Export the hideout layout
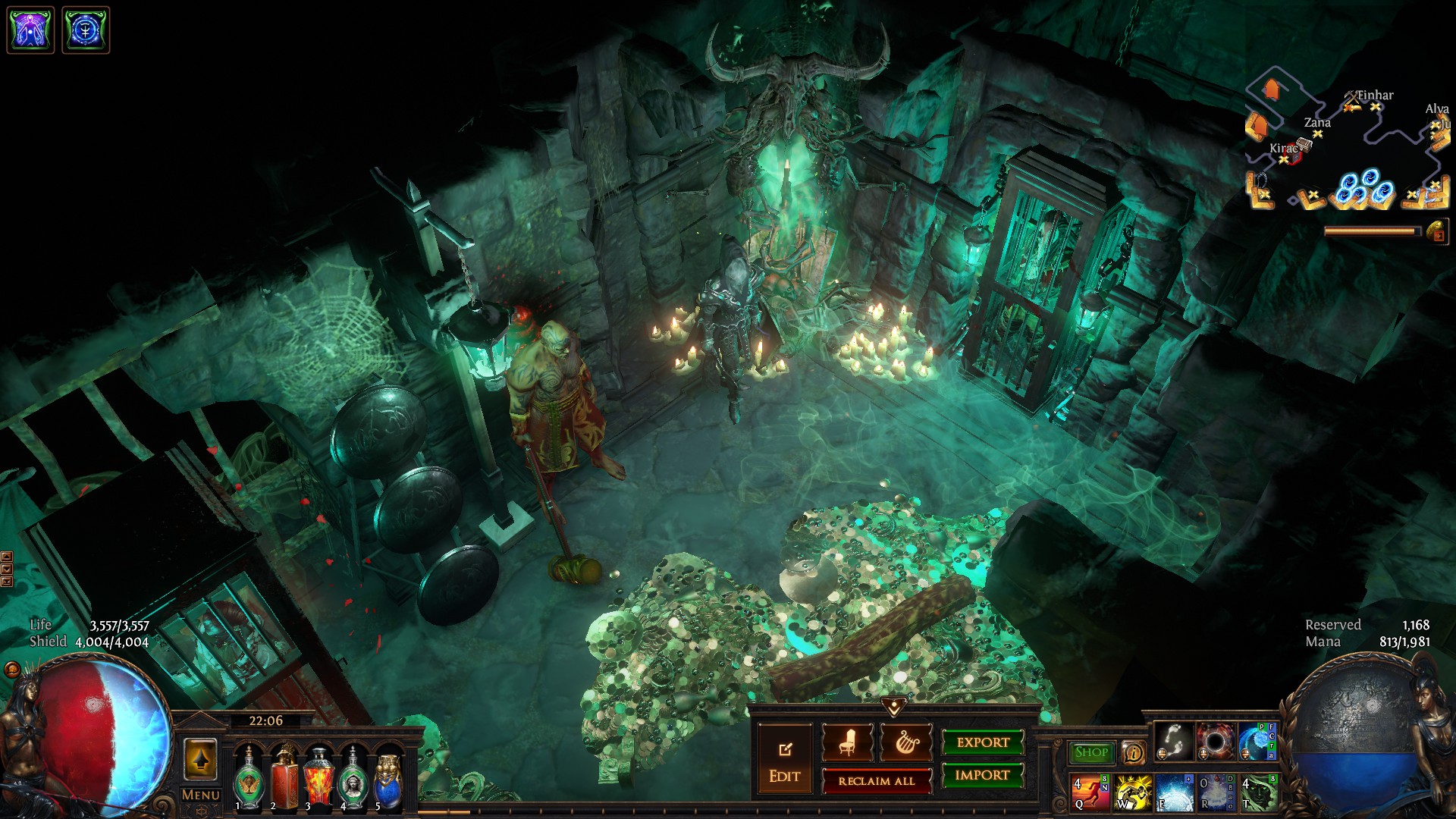 click(x=983, y=742)
